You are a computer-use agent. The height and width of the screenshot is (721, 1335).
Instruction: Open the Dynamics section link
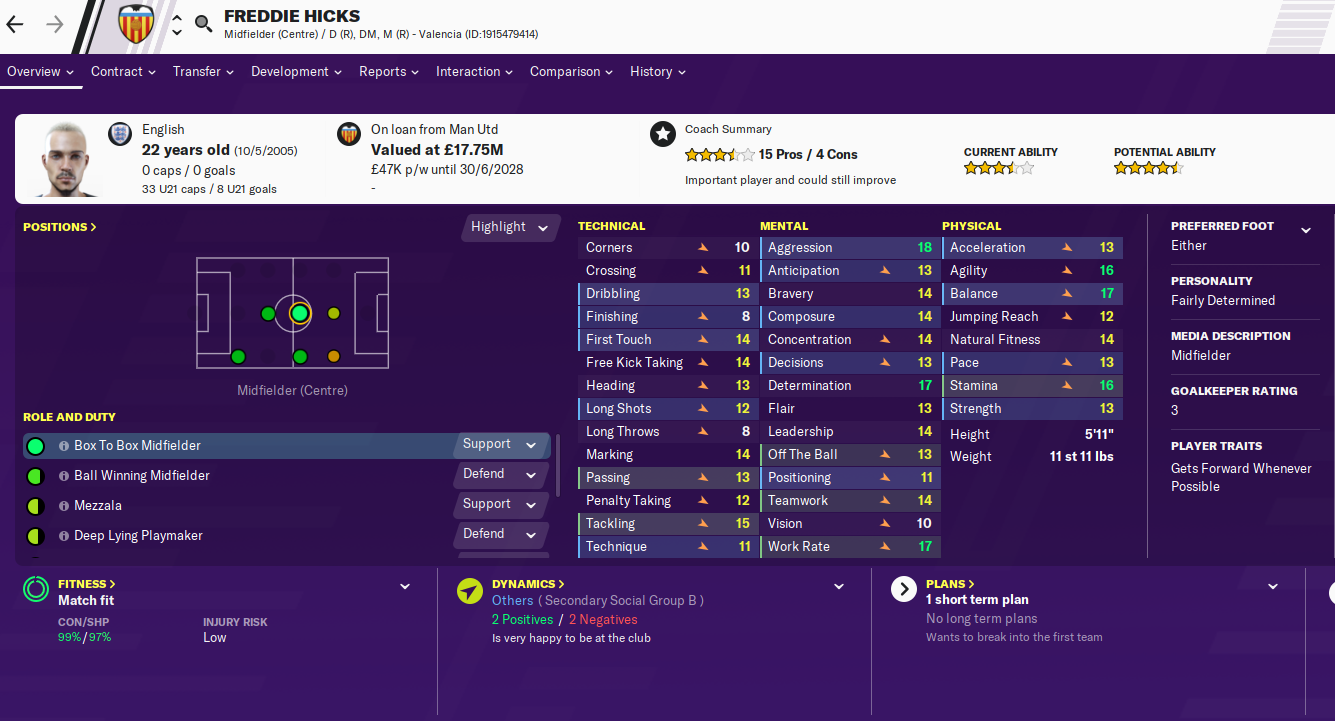point(528,584)
